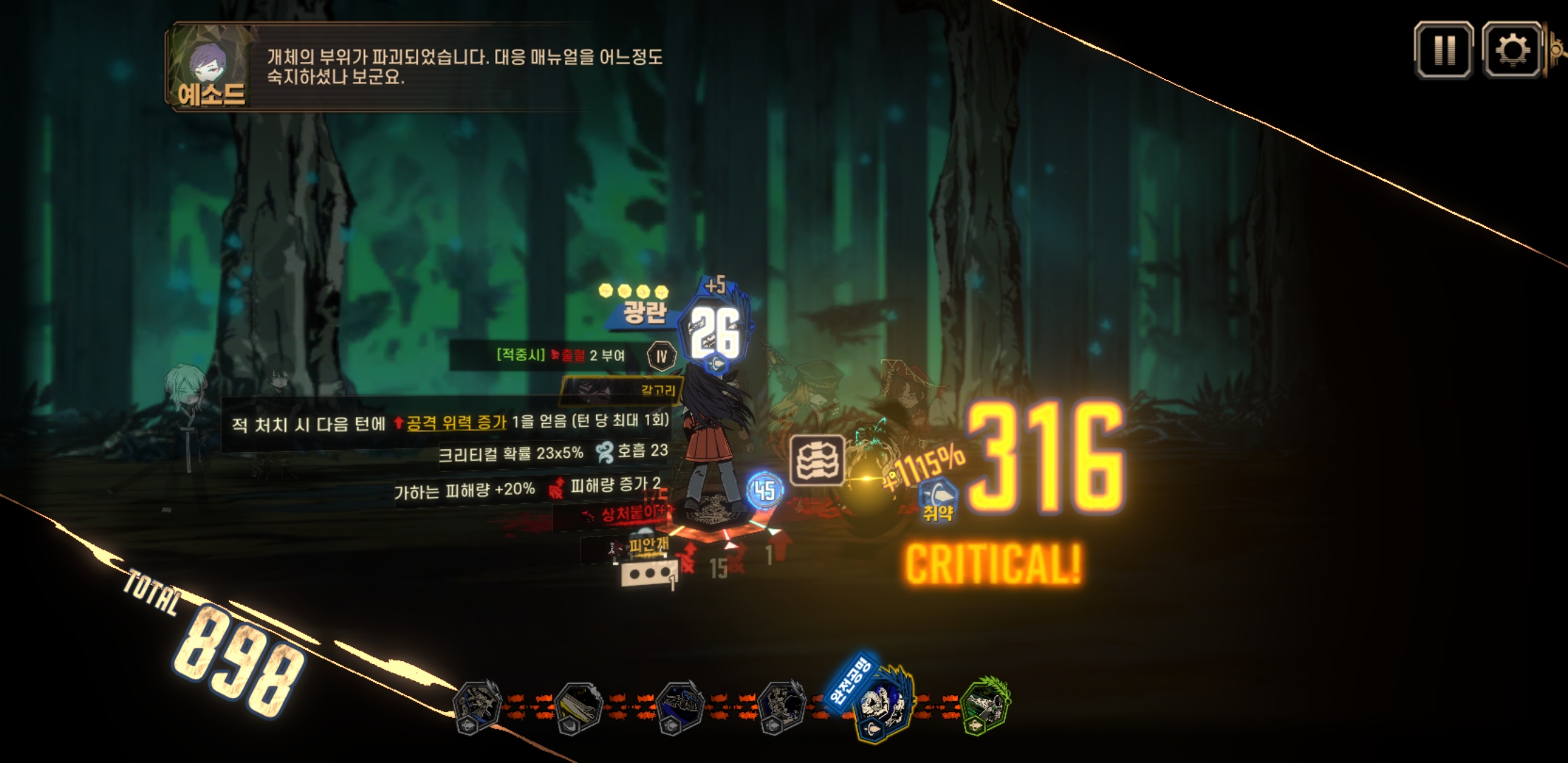Open the gear settings menu
Screen dimensions: 1568x763
[x=1511, y=50]
